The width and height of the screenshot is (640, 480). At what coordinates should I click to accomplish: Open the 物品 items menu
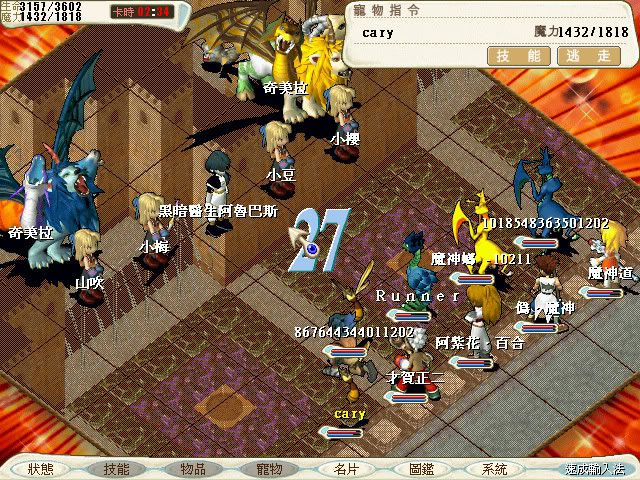(193, 469)
